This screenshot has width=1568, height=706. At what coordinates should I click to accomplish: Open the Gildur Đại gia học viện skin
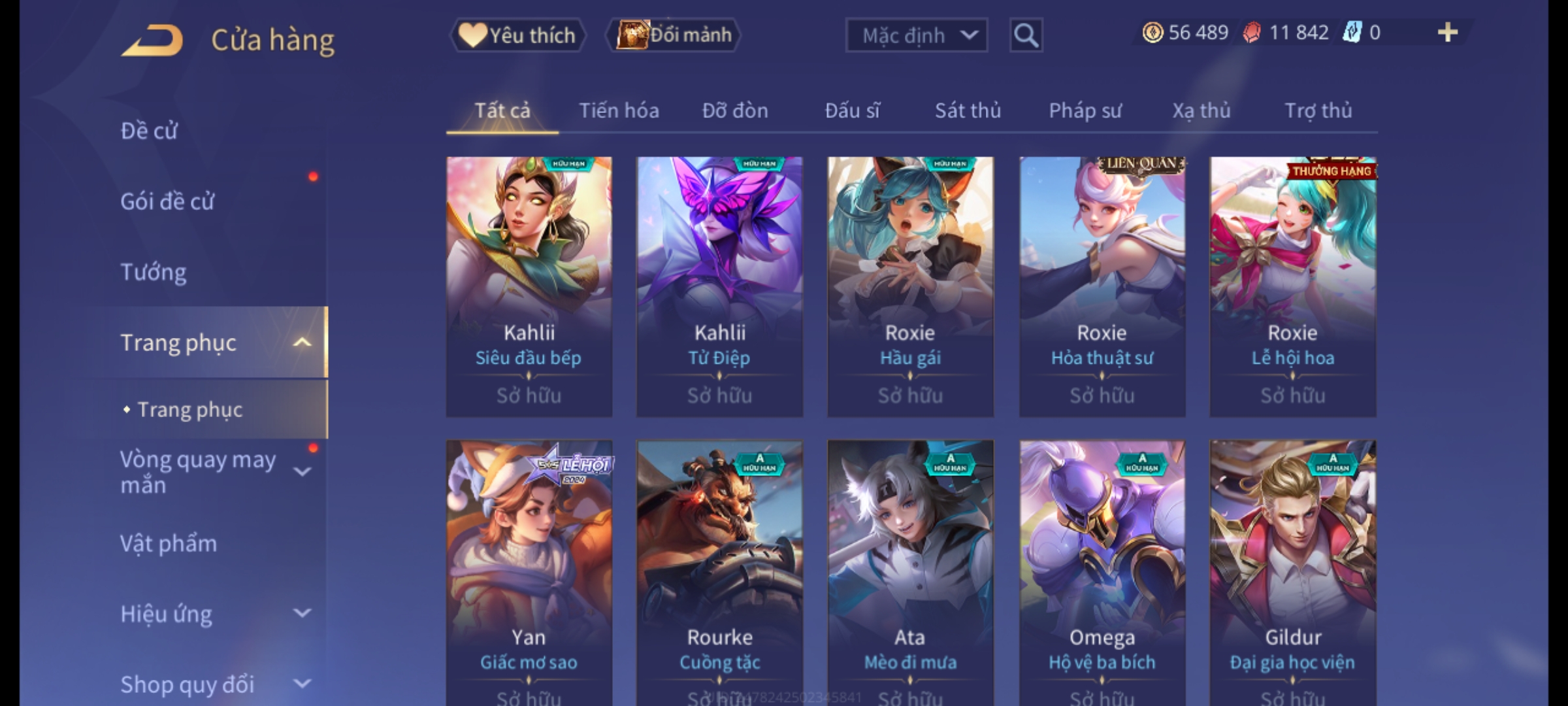point(1293,569)
